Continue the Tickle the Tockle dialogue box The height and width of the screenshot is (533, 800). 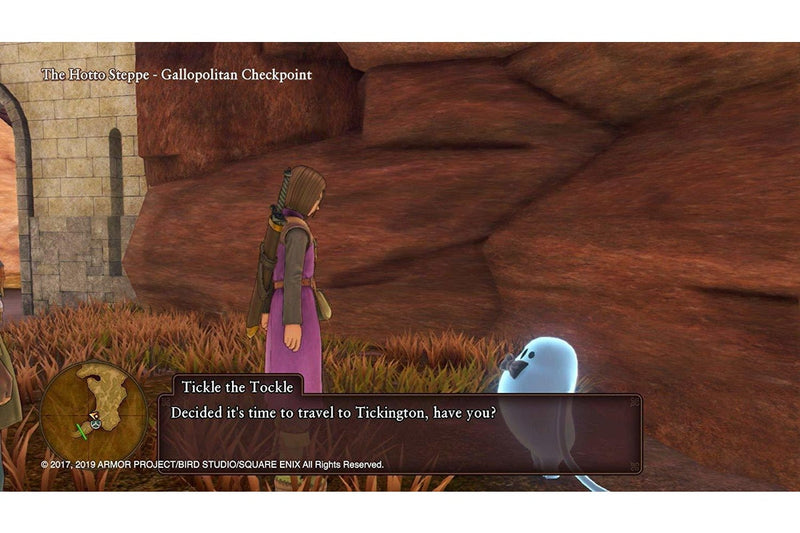[400, 430]
